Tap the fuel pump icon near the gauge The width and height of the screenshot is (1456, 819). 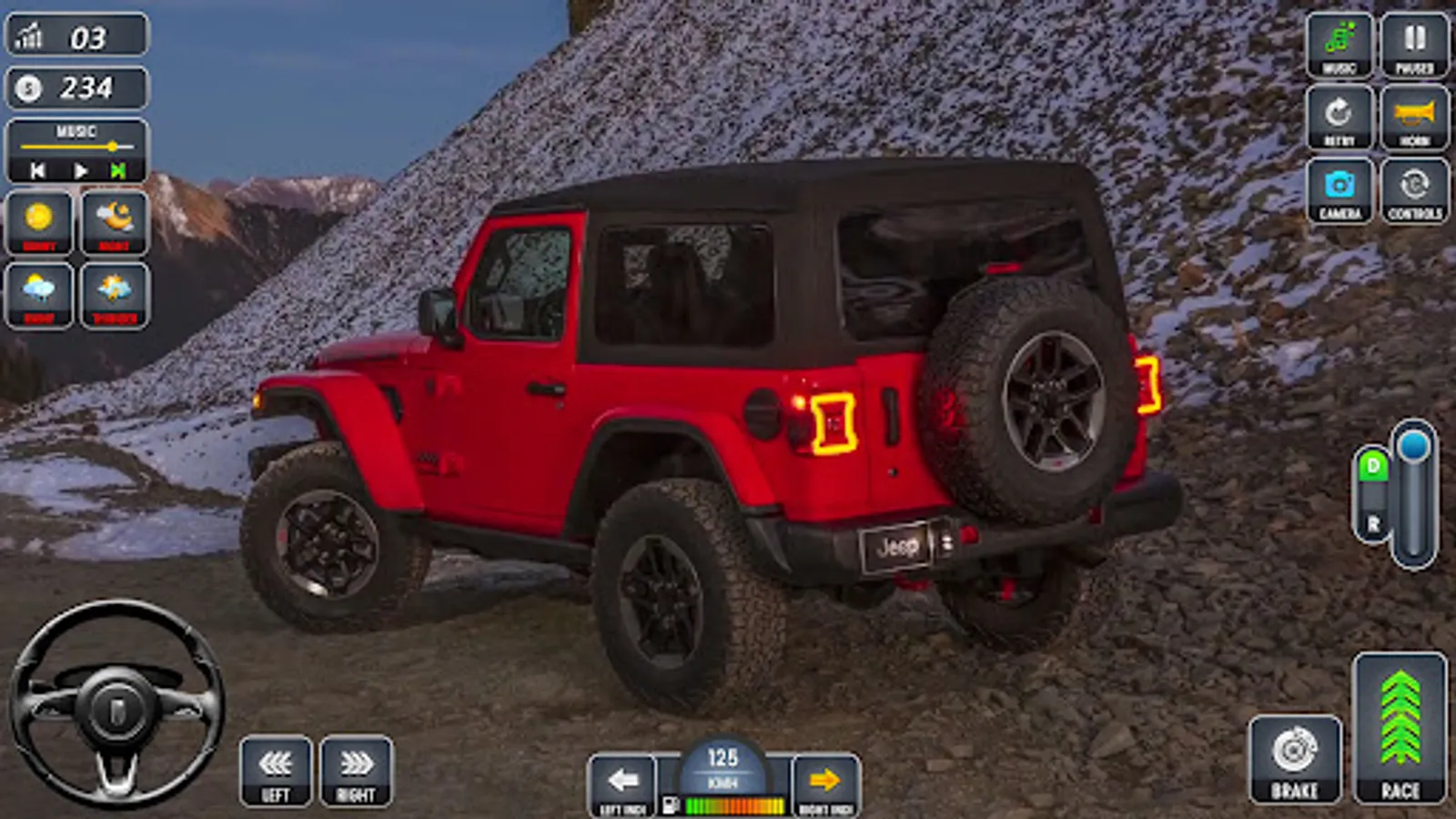672,803
